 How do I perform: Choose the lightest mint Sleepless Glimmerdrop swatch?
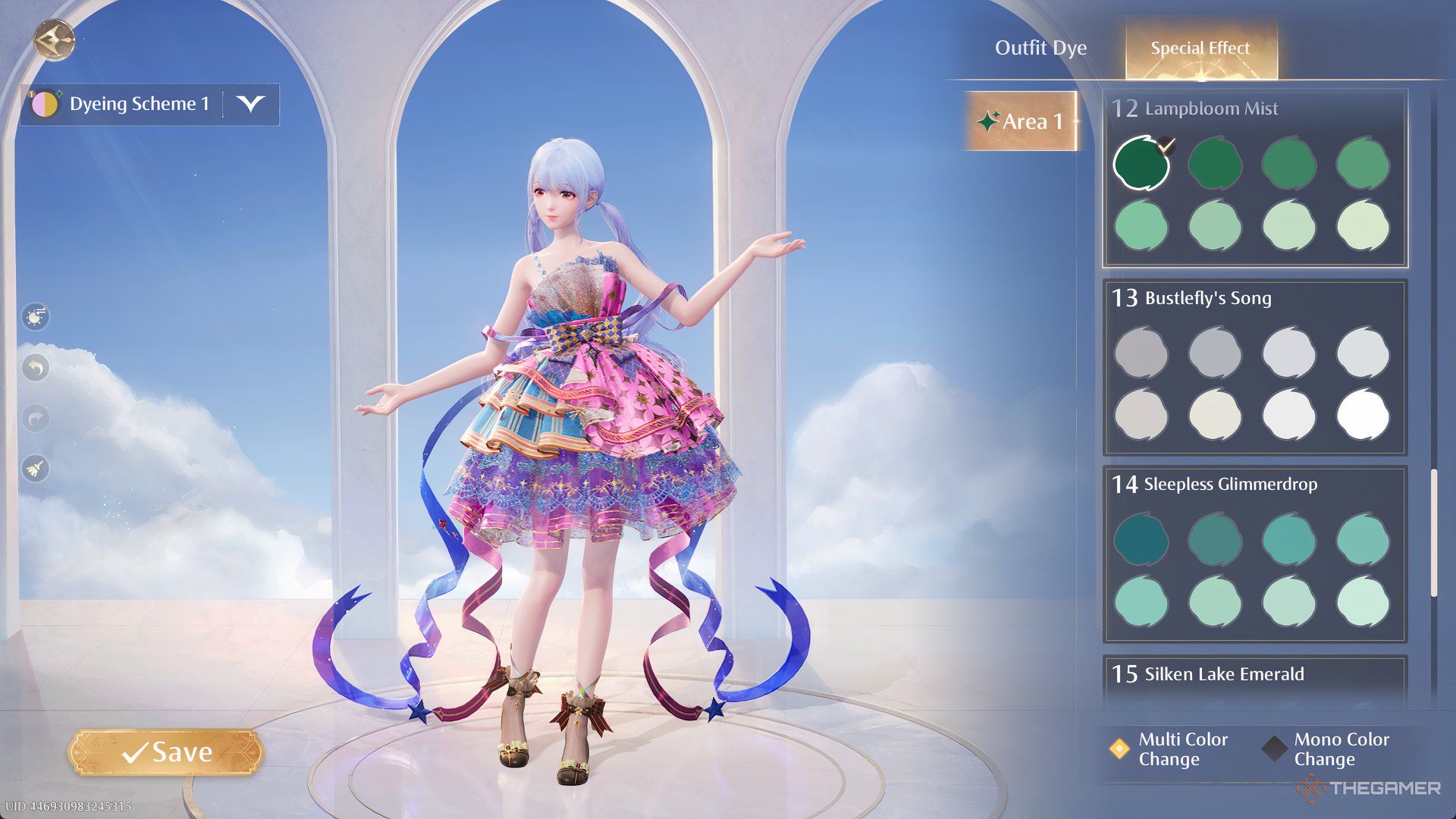(x=1363, y=601)
